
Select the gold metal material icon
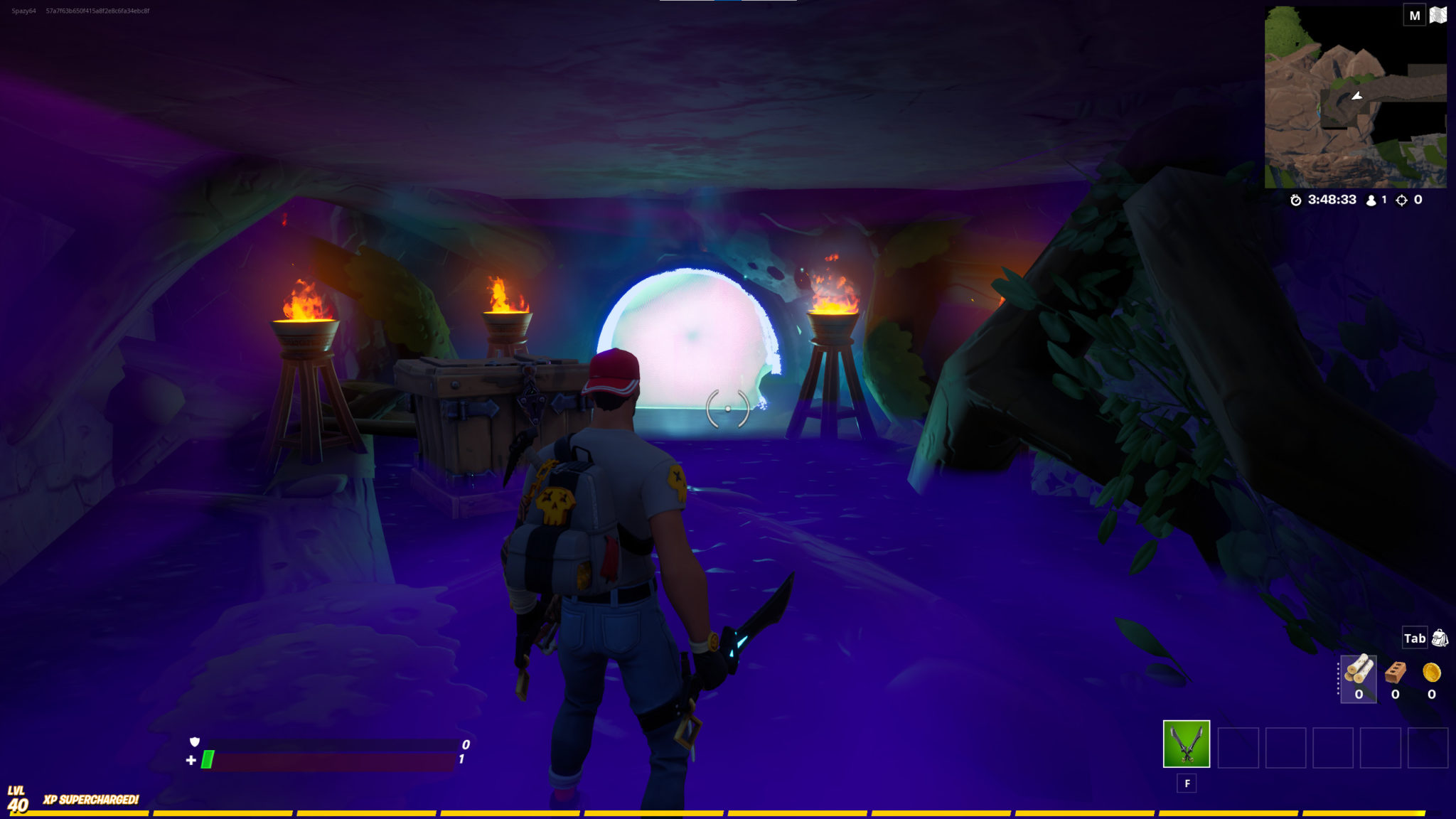click(x=1431, y=671)
